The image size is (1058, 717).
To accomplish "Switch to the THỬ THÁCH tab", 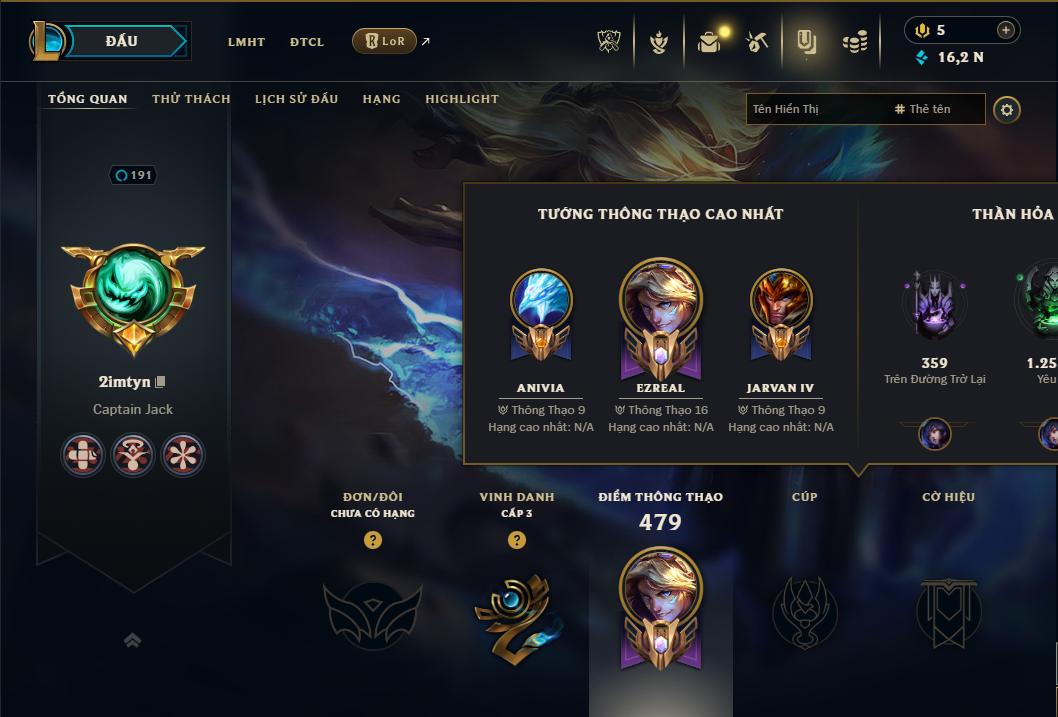I will coord(191,99).
